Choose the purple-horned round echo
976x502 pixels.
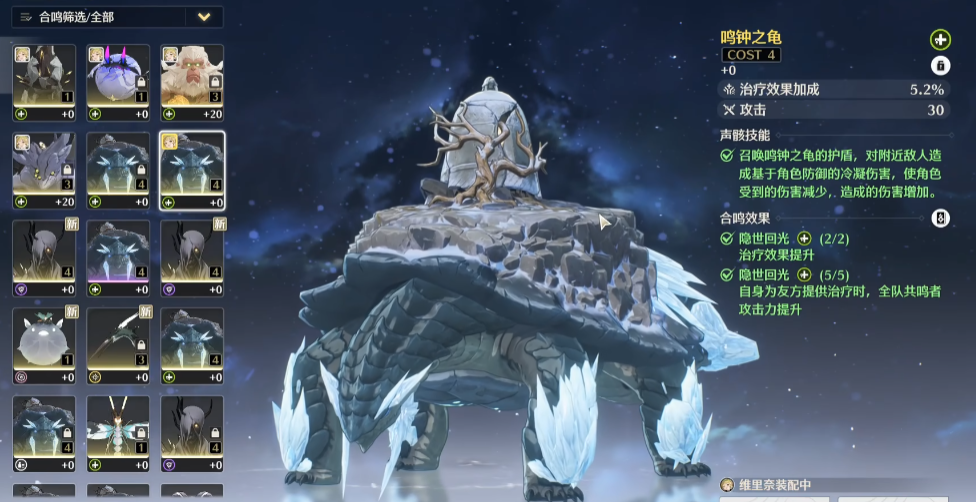[x=118, y=76]
